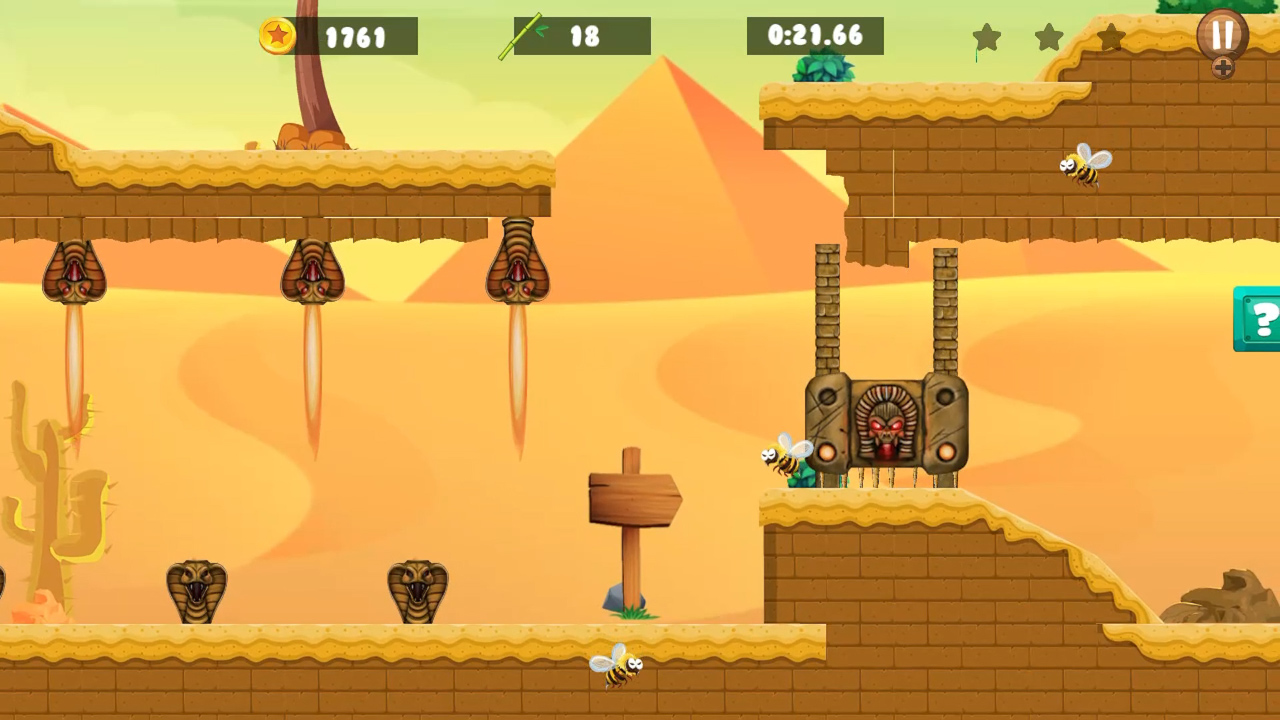Image resolution: width=1280 pixels, height=720 pixels.
Task: Select the timer reading 0:21.66
Action: pos(817,37)
